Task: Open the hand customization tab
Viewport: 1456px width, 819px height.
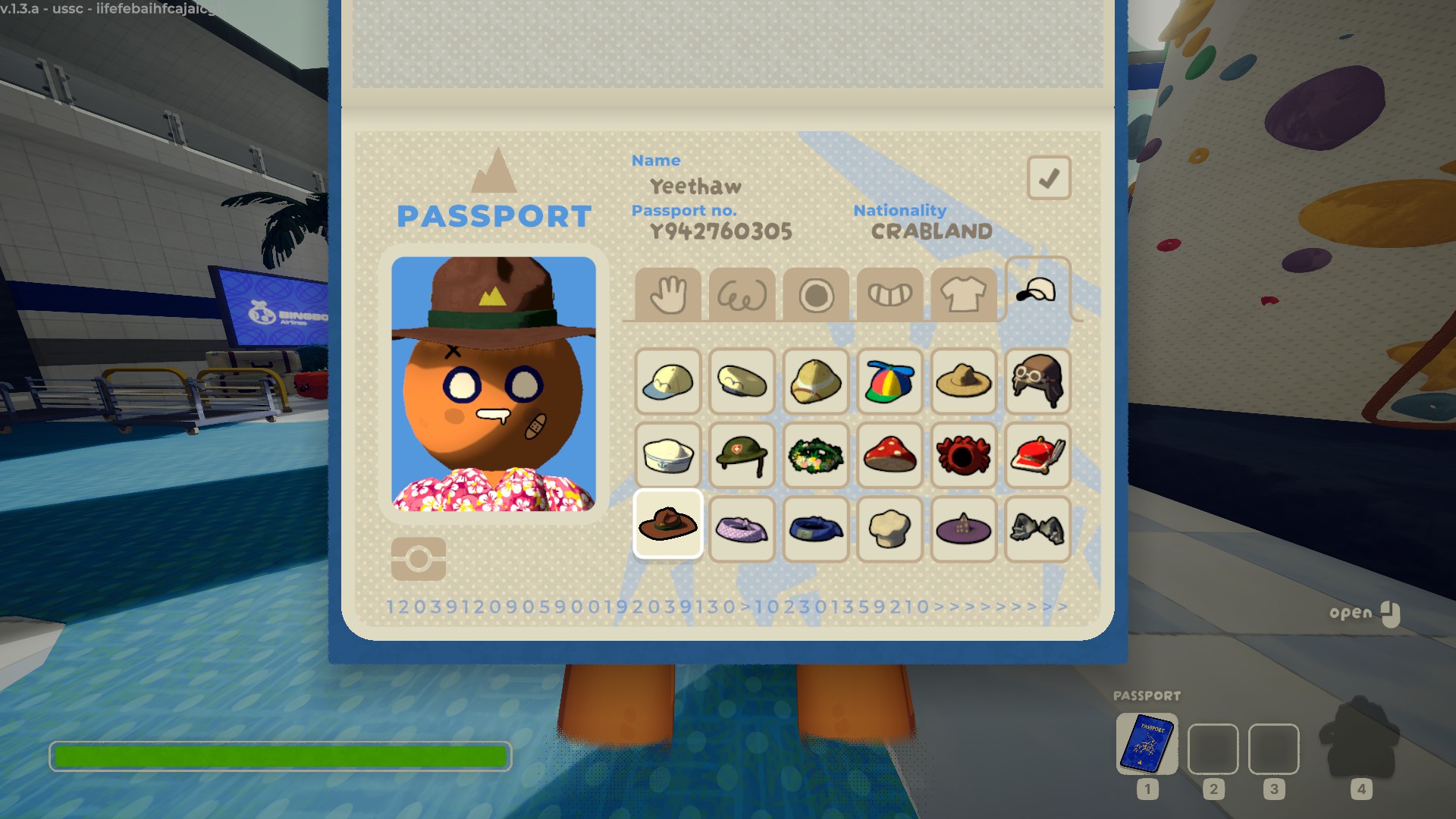Action: (667, 294)
